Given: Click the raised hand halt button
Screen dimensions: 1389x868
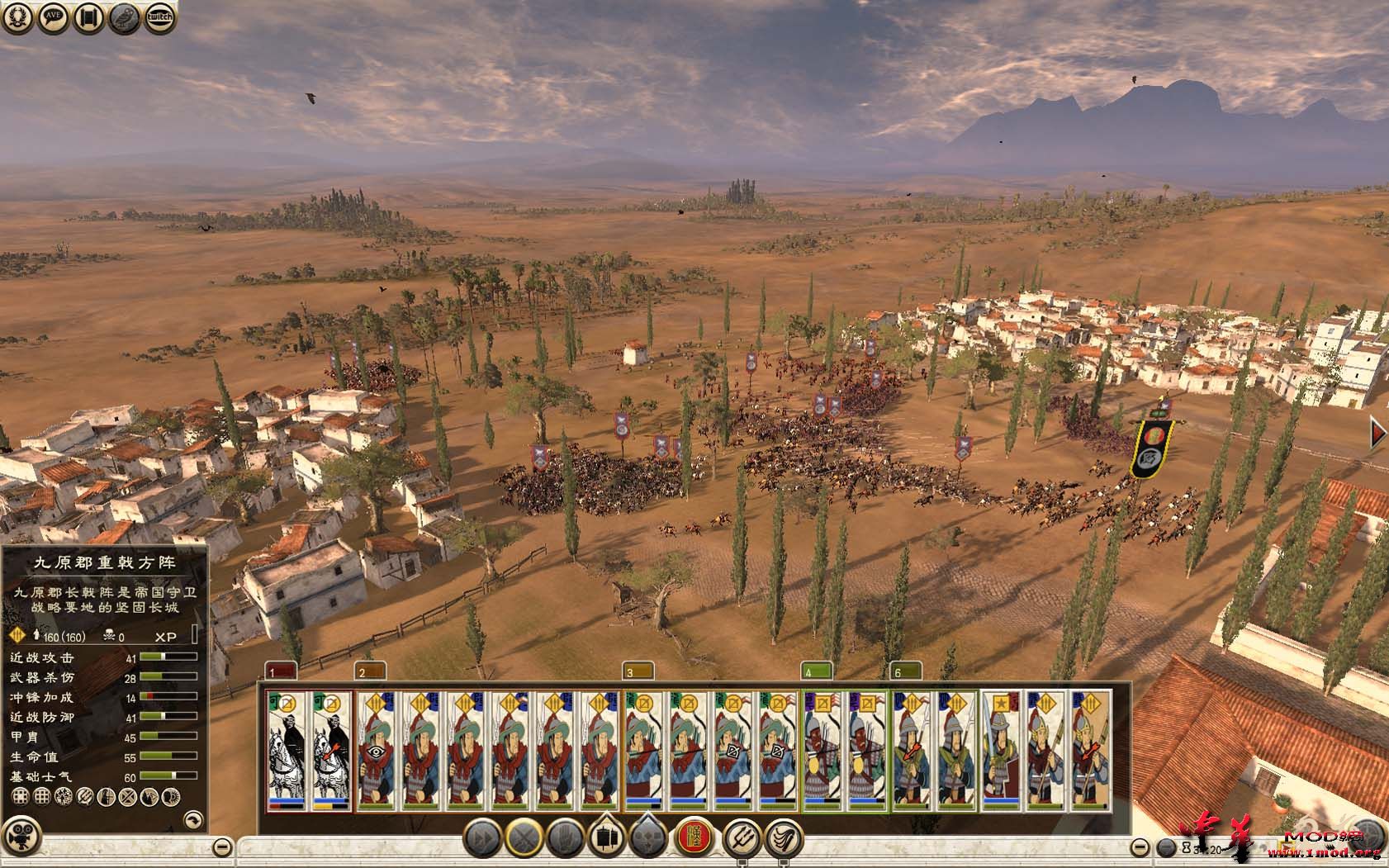Looking at the screenshot, I should tap(566, 837).
